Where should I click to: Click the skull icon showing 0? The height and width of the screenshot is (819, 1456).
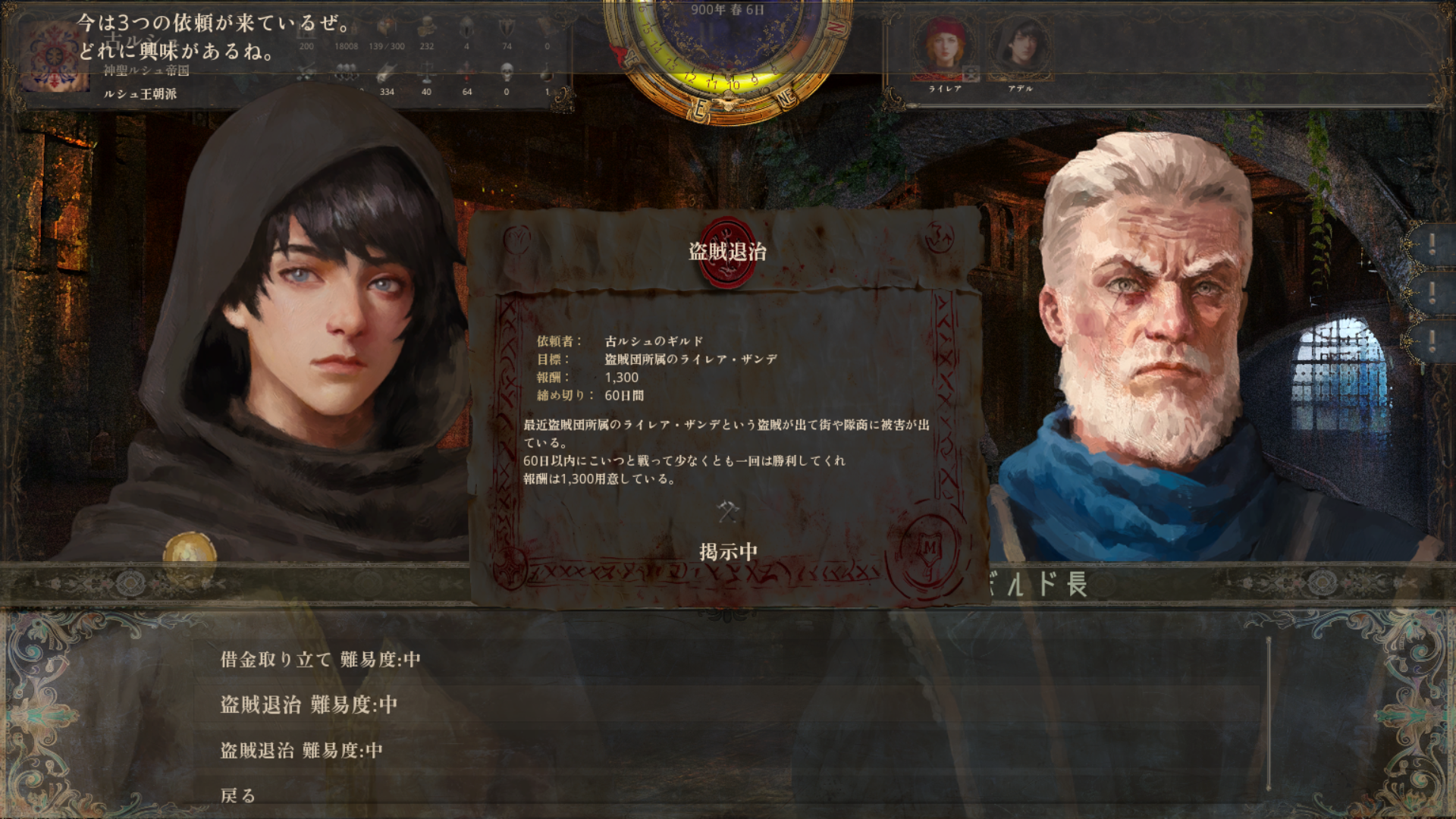pos(507,74)
